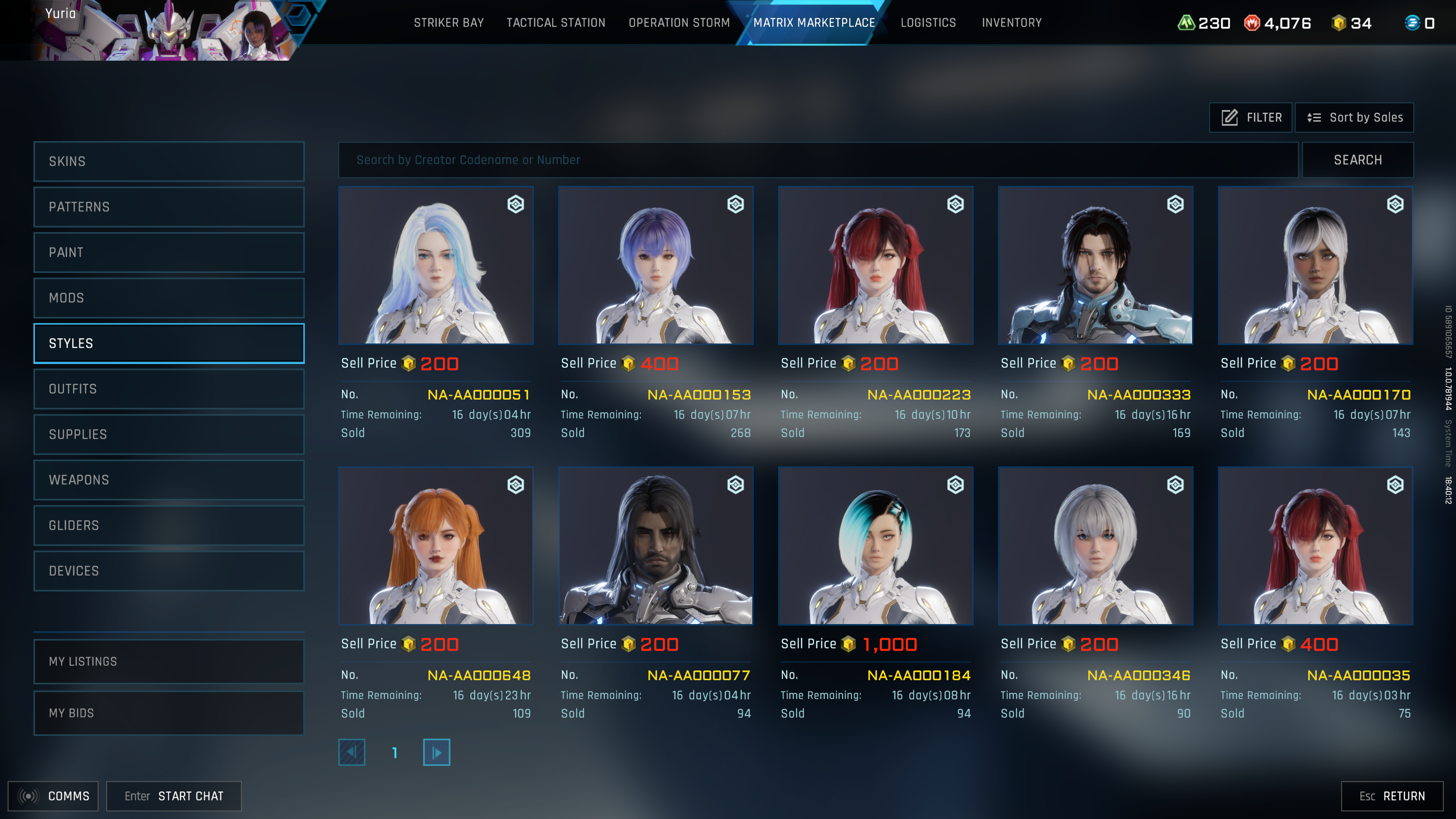Open the Logistics tab
1456x819 pixels.
coord(928,23)
